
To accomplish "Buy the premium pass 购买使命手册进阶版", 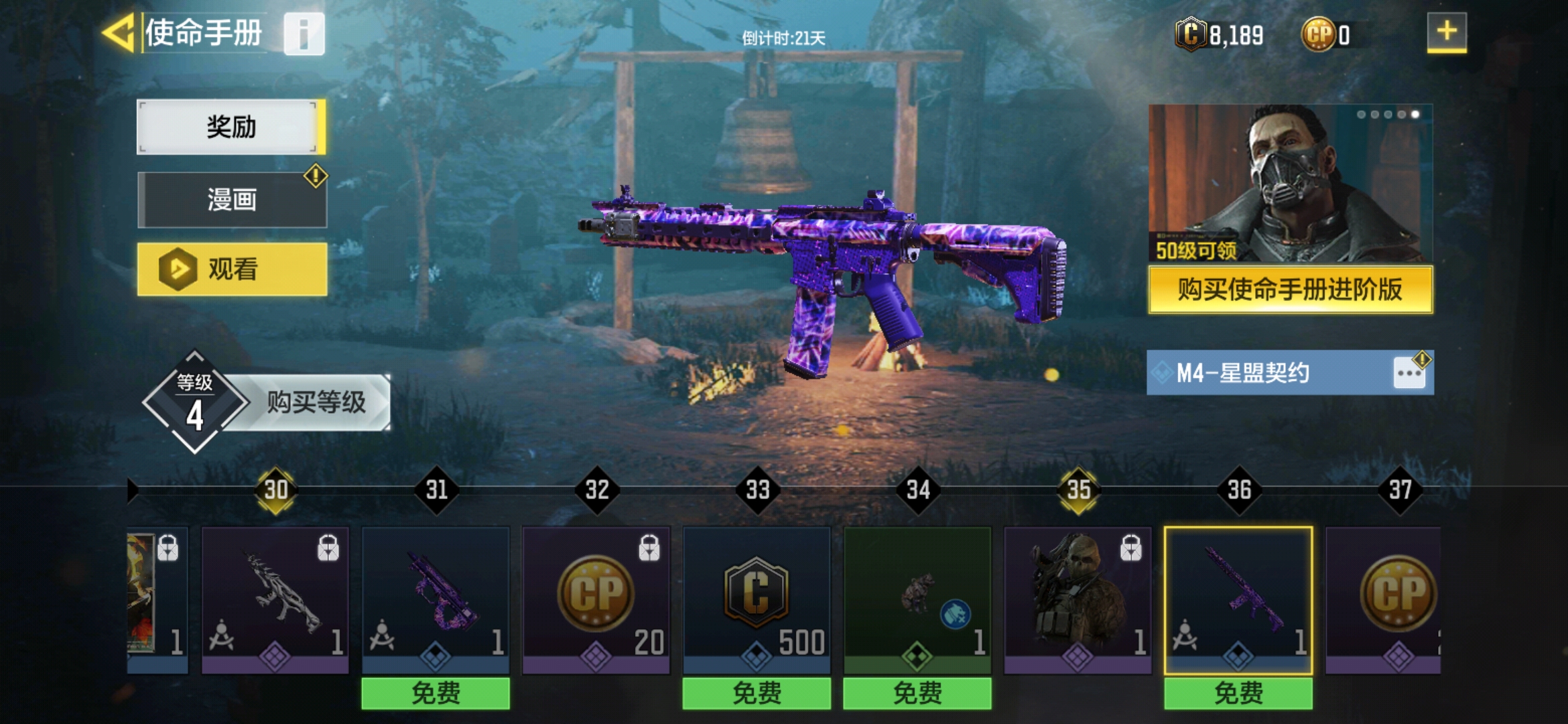I will 1290,290.
